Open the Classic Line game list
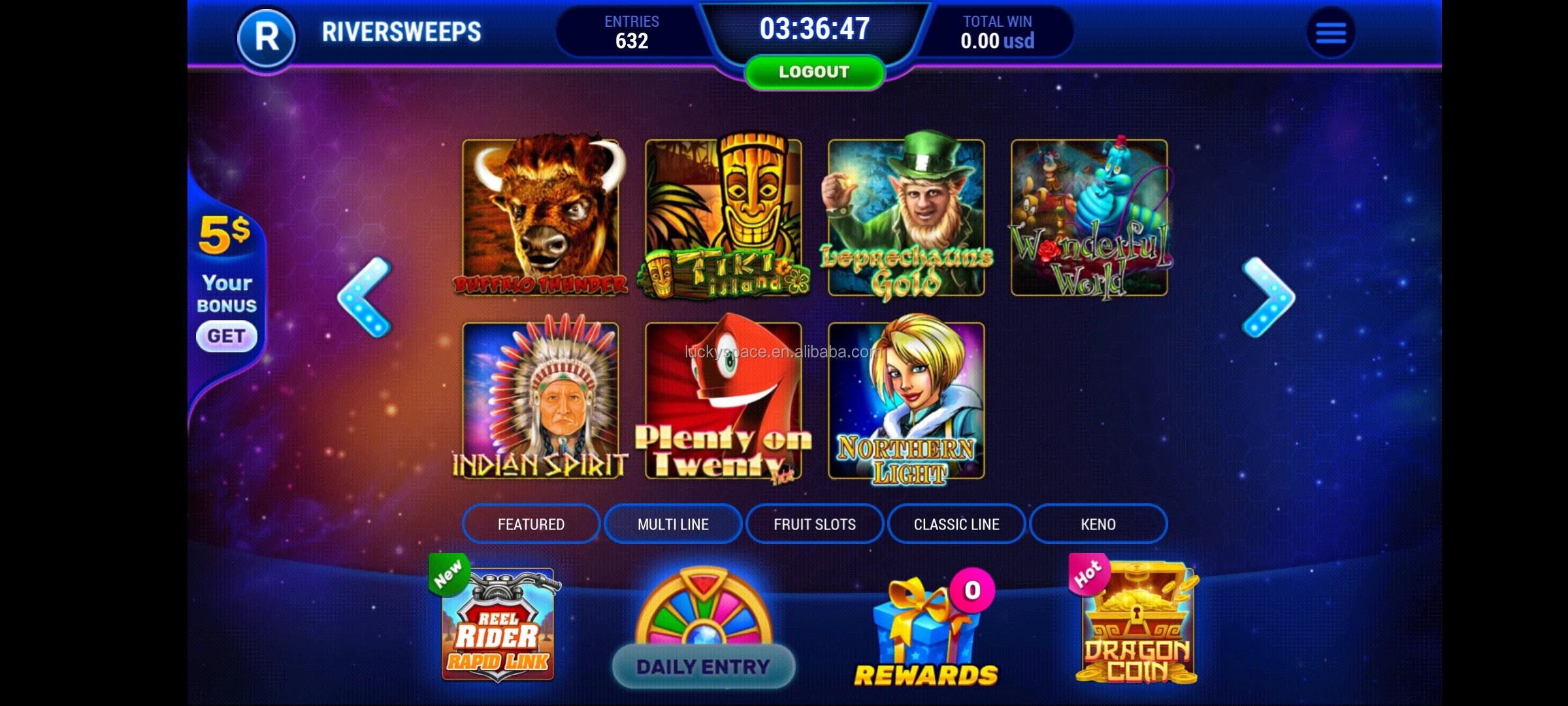The image size is (1568, 706). click(956, 524)
